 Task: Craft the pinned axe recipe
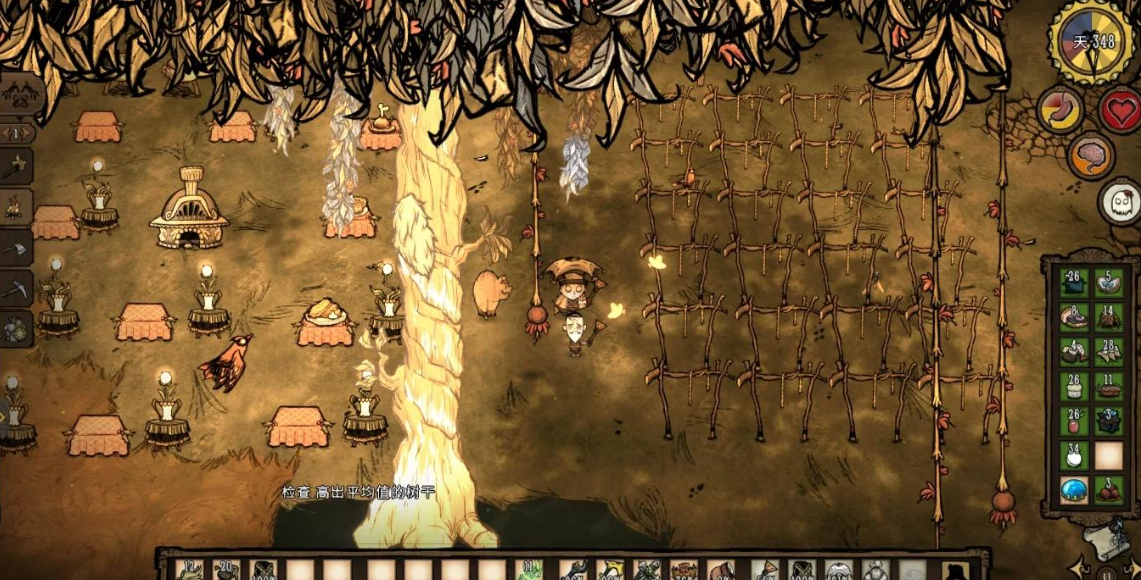15,248
